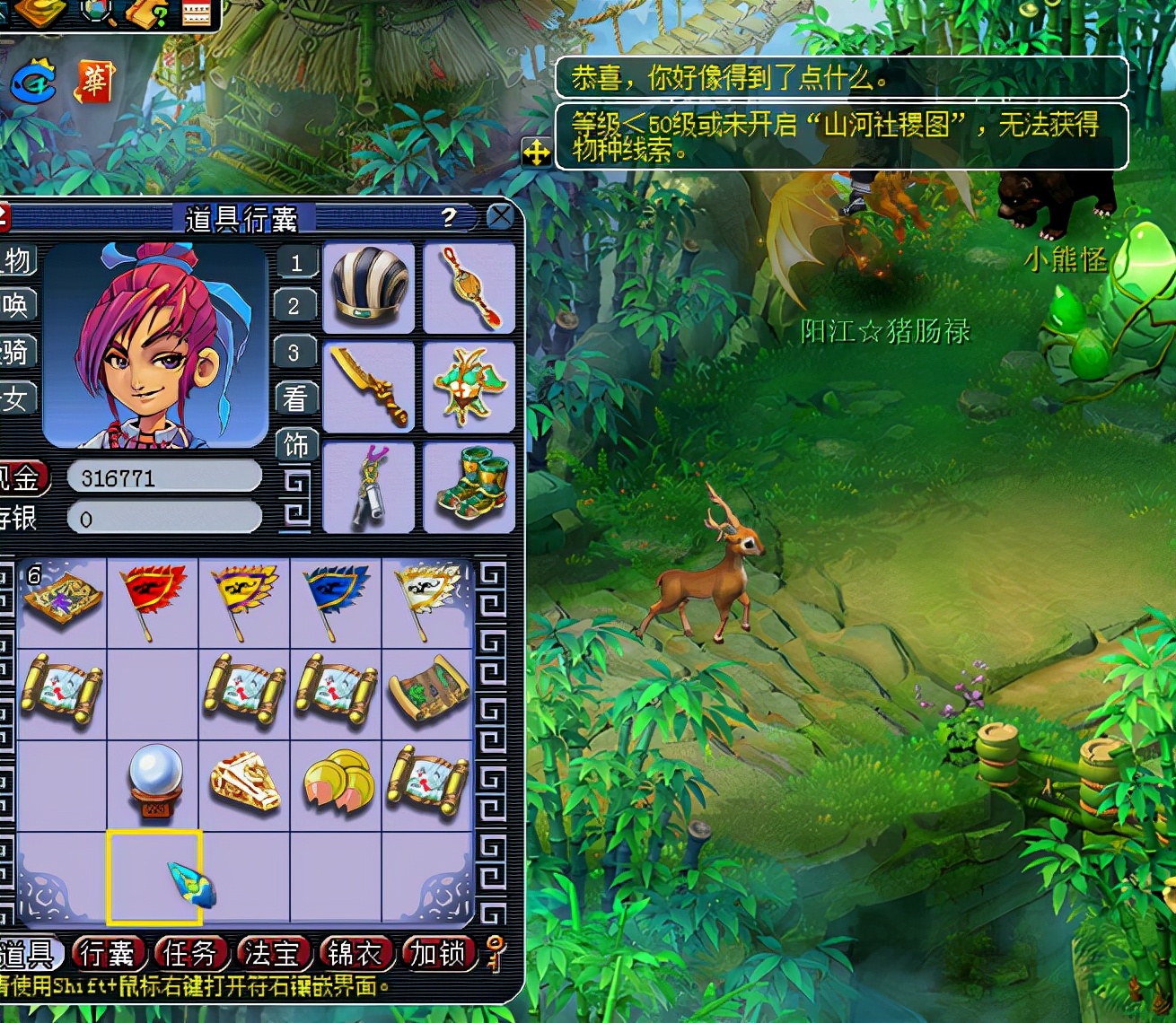Select the equipped green boots slot
1176x1023 pixels.
click(469, 487)
